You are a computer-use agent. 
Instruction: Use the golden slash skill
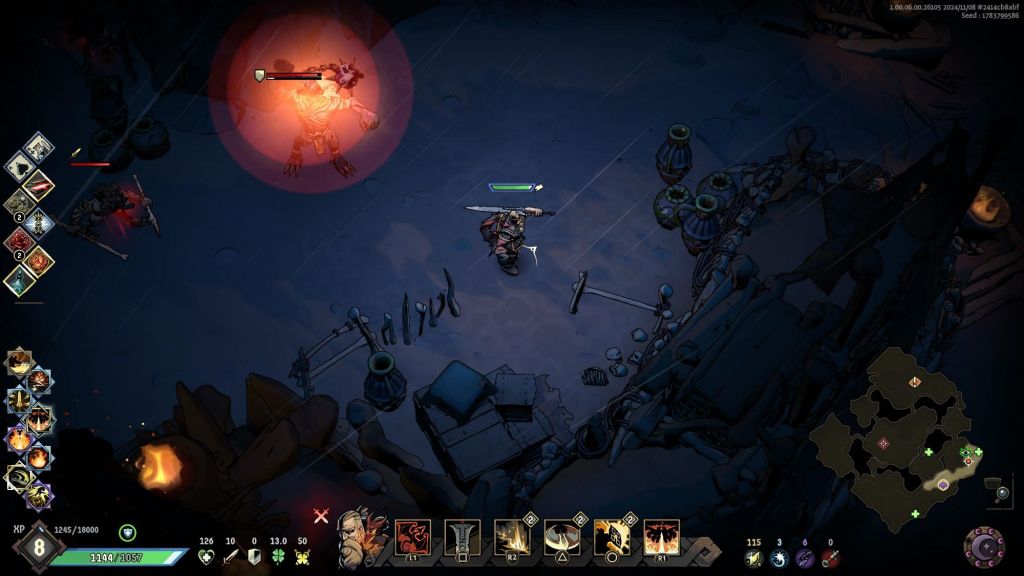click(x=512, y=537)
